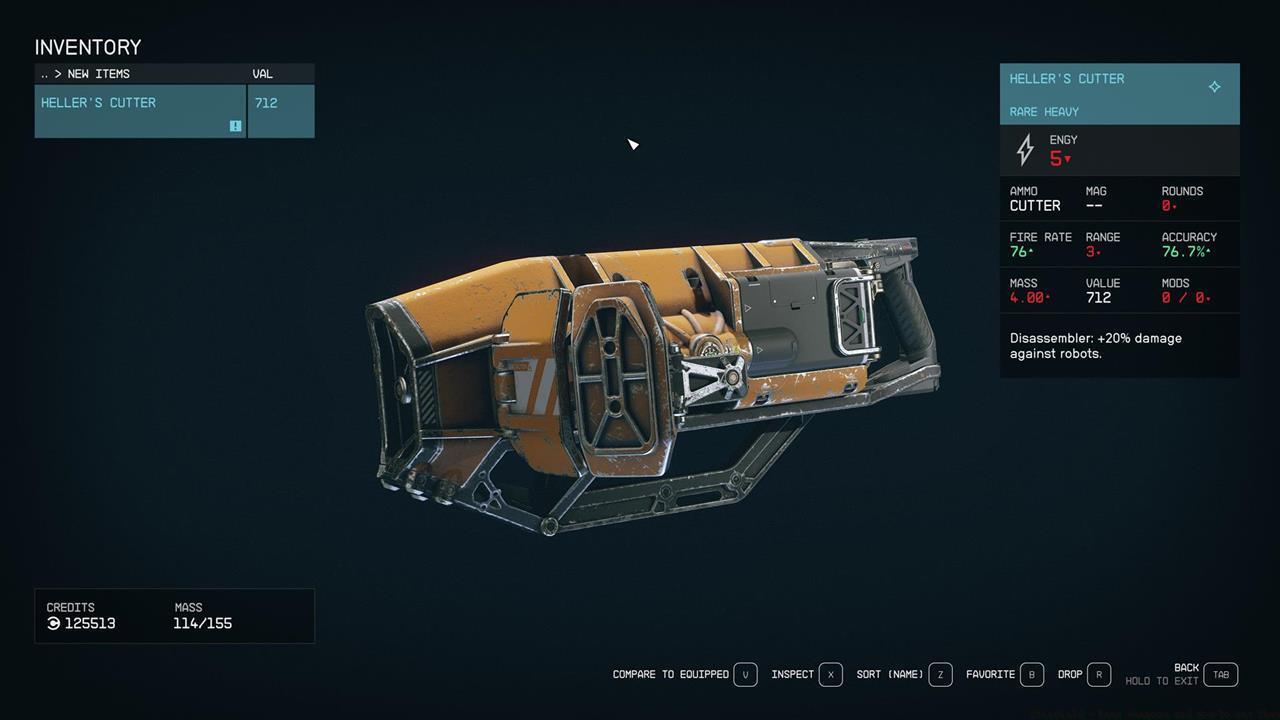Click the VAL column header
The height and width of the screenshot is (720, 1280).
[x=262, y=73]
